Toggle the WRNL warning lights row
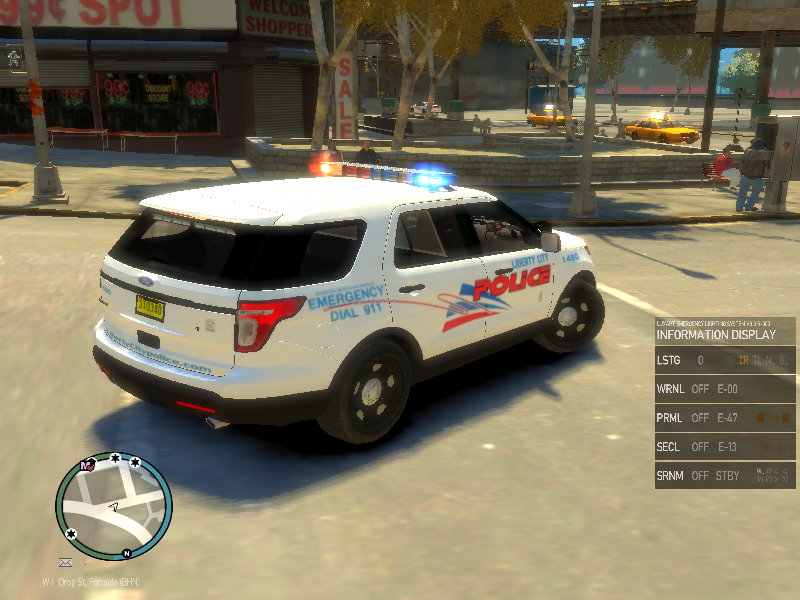The image size is (800, 600). 725,389
